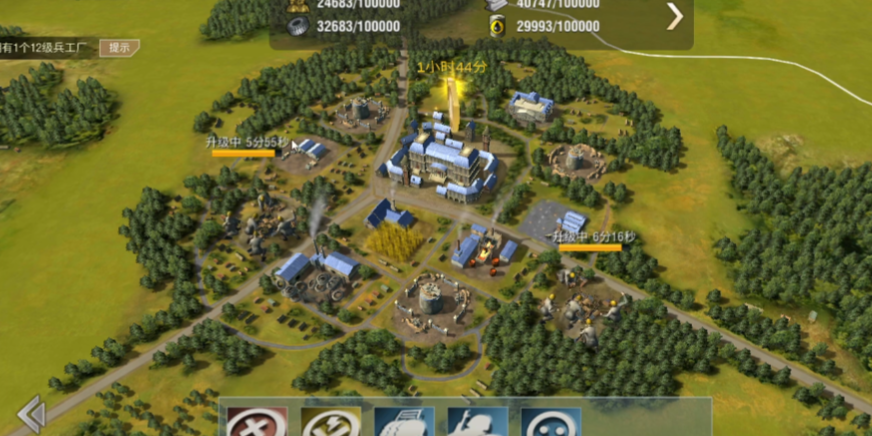Open the helmeted soldier toolbar icon
Image resolution: width=872 pixels, height=436 pixels.
pyautogui.click(x=405, y=422)
